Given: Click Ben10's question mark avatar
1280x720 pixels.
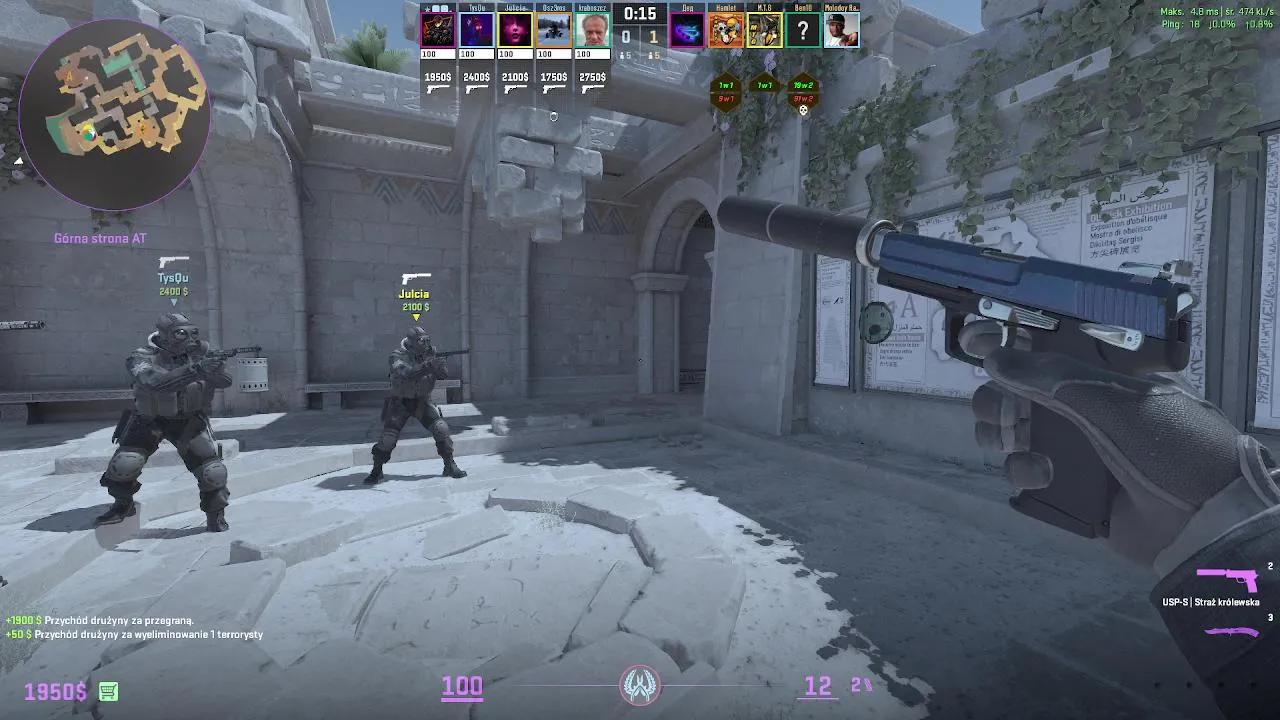Looking at the screenshot, I should tap(805, 28).
